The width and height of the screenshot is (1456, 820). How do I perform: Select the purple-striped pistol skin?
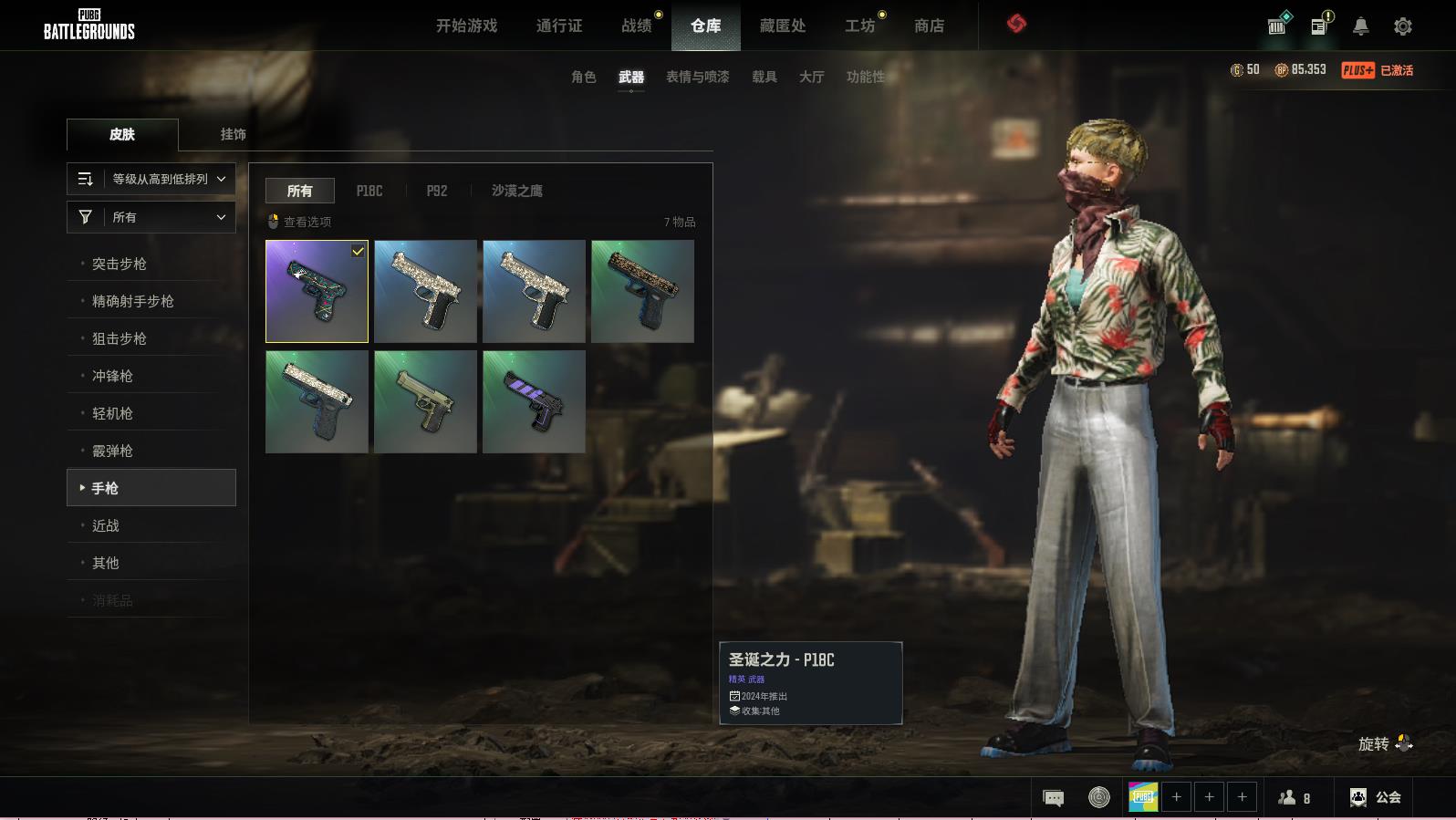pyautogui.click(x=534, y=401)
